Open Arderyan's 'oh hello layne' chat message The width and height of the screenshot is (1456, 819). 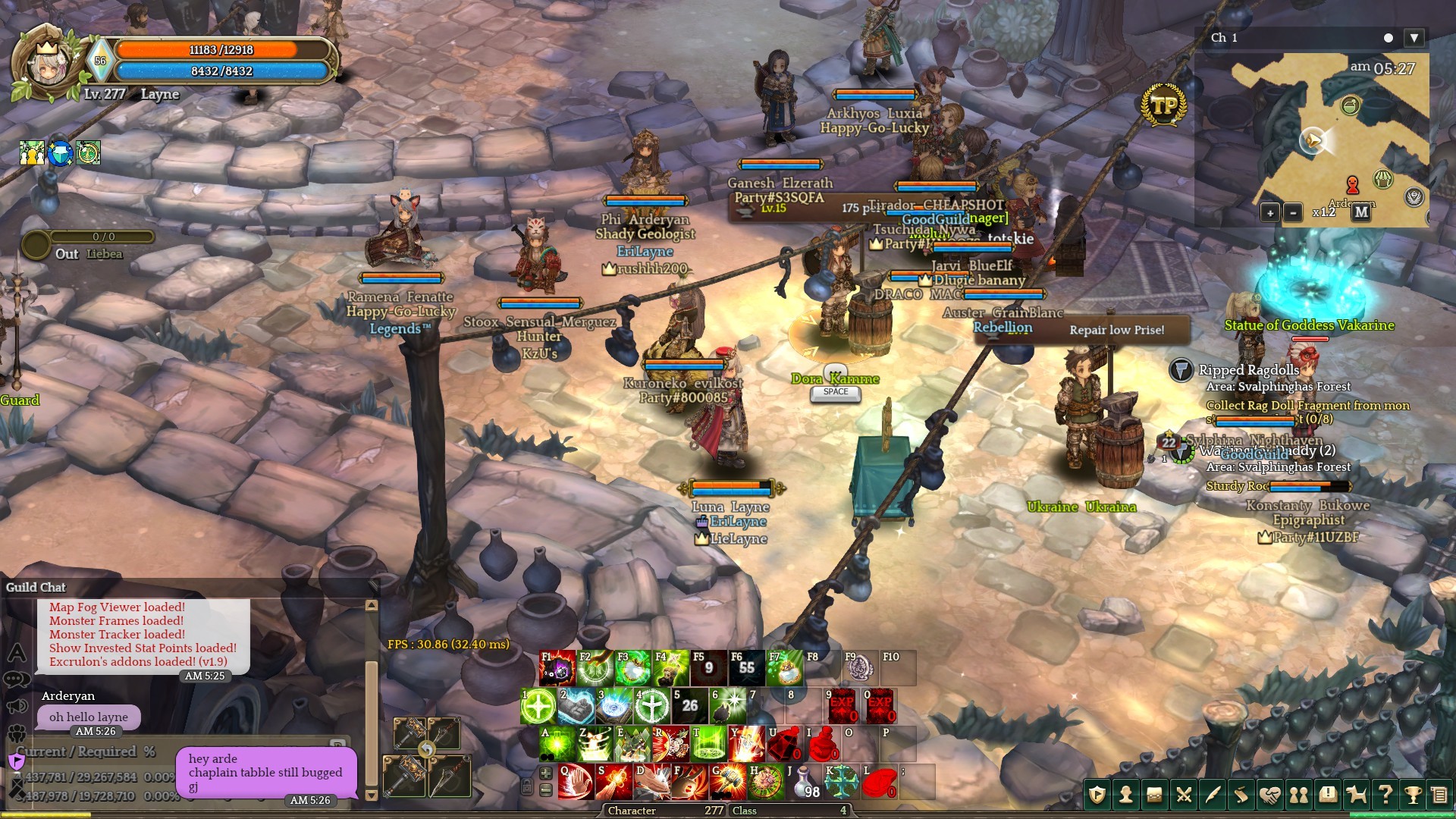[x=89, y=717]
